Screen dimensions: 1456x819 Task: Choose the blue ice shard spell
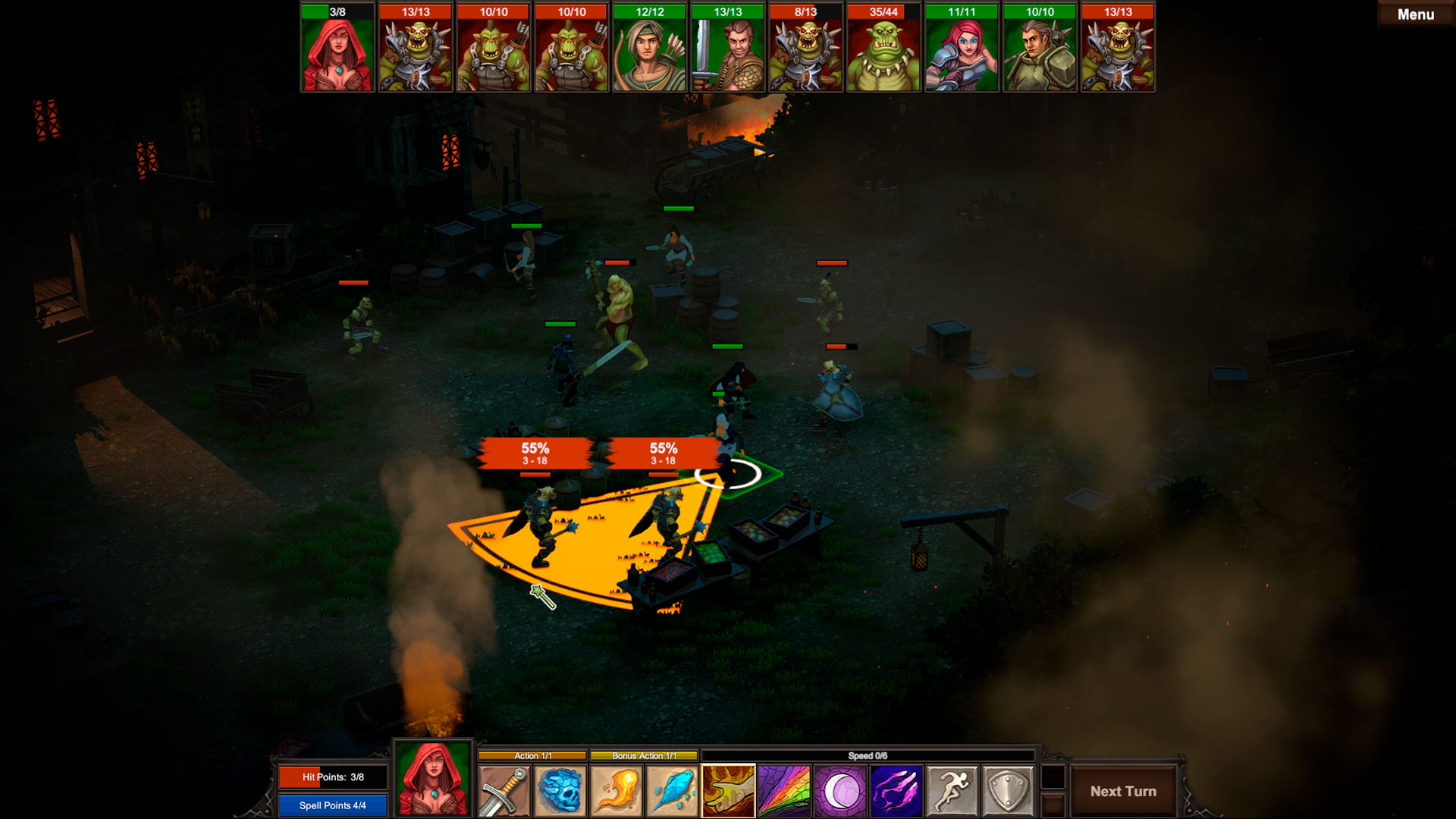tap(672, 791)
